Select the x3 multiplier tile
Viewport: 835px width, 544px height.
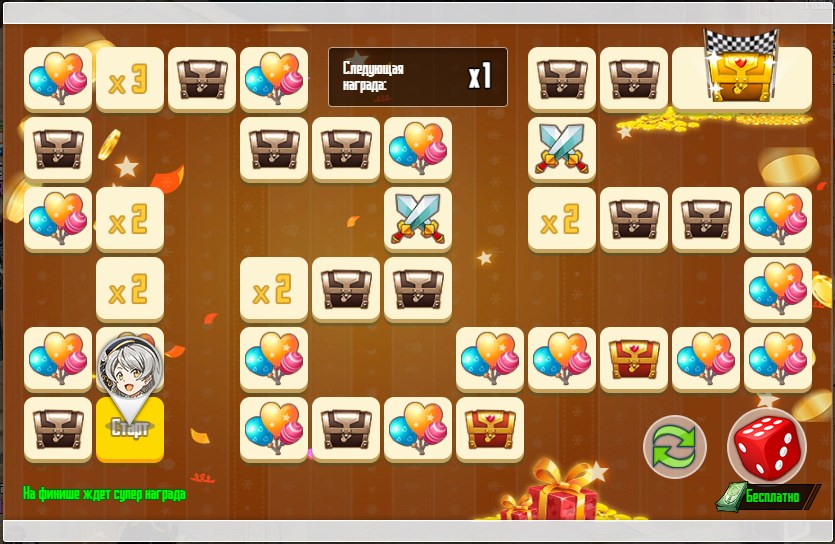pyautogui.click(x=129, y=80)
